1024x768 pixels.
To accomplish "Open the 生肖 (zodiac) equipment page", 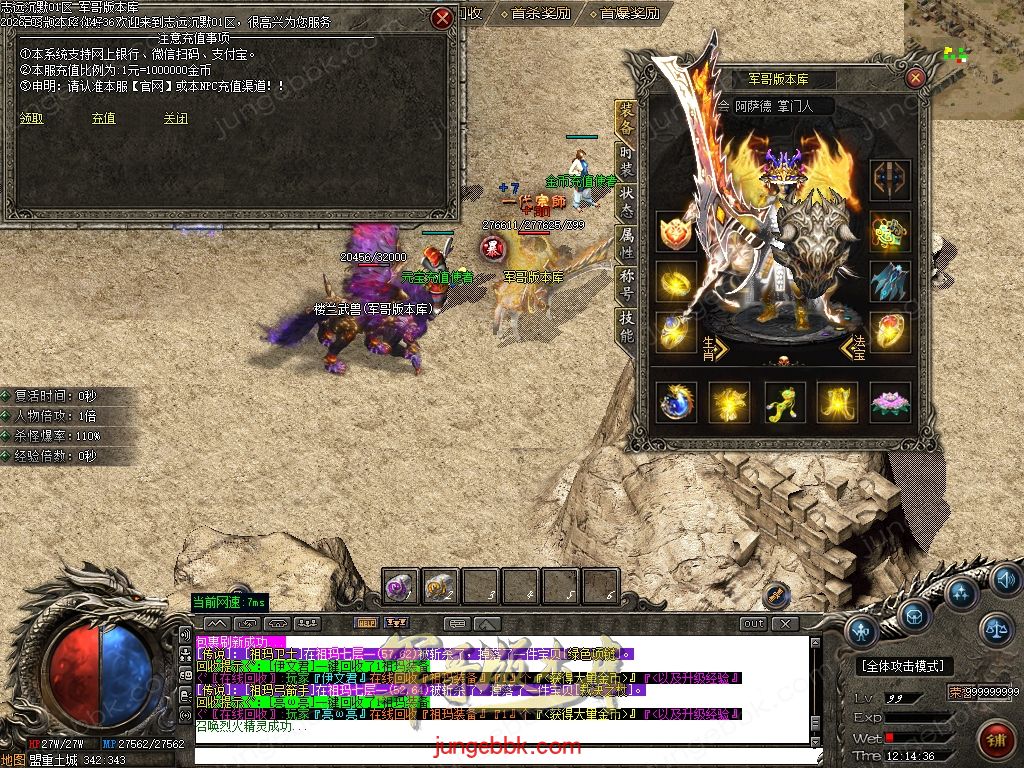I will tap(712, 348).
